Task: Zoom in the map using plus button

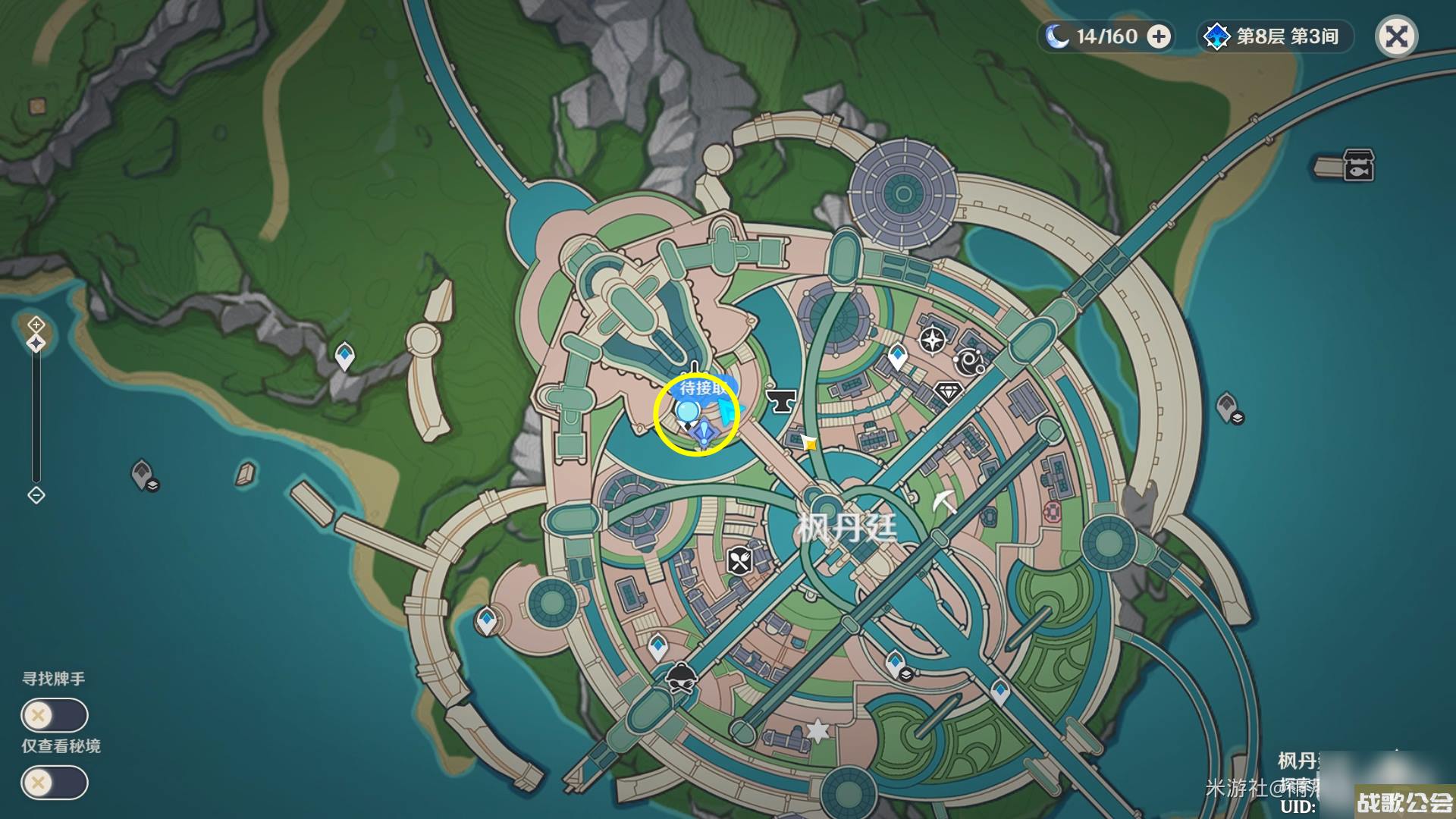Action: tap(36, 325)
